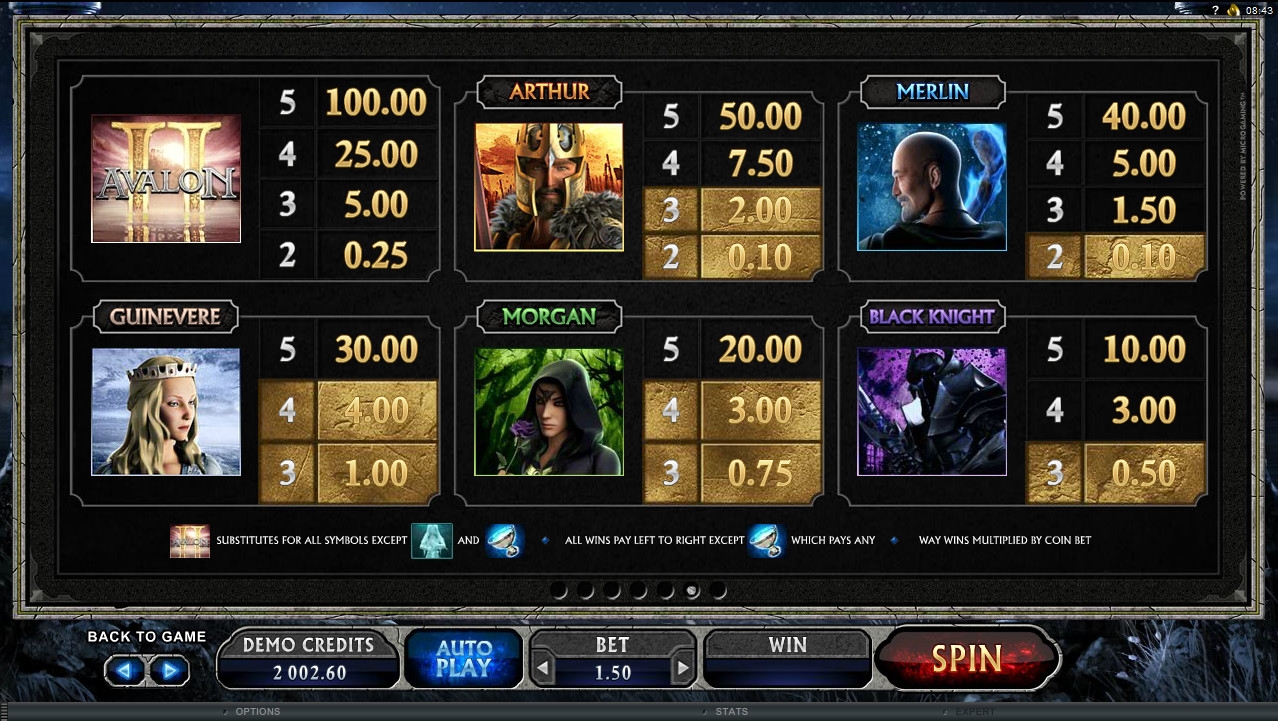Jump to the first paytable page dot
The width and height of the screenshot is (1278, 721).
(560, 591)
